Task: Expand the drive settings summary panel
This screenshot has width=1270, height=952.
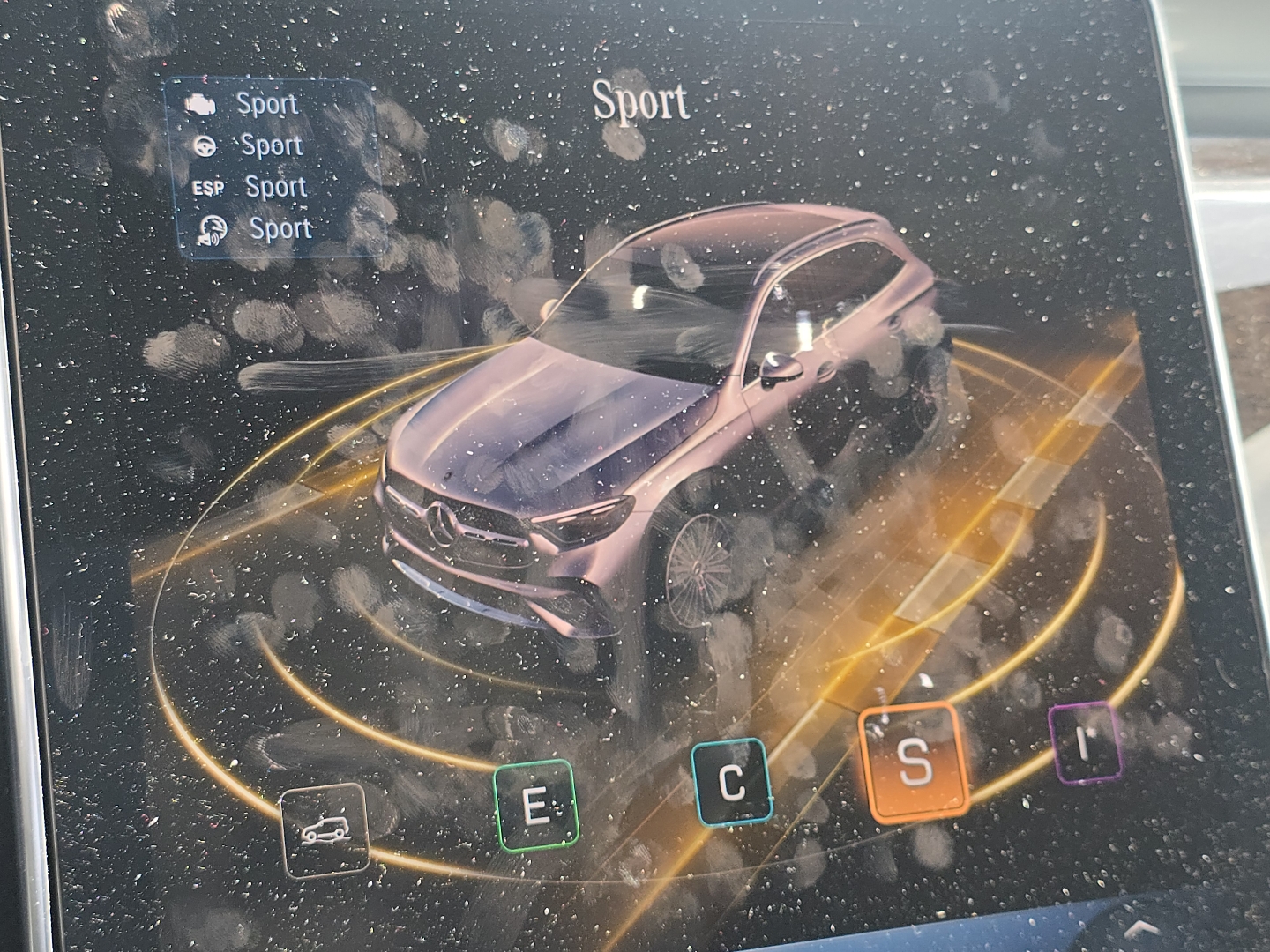Action: [x=269, y=167]
